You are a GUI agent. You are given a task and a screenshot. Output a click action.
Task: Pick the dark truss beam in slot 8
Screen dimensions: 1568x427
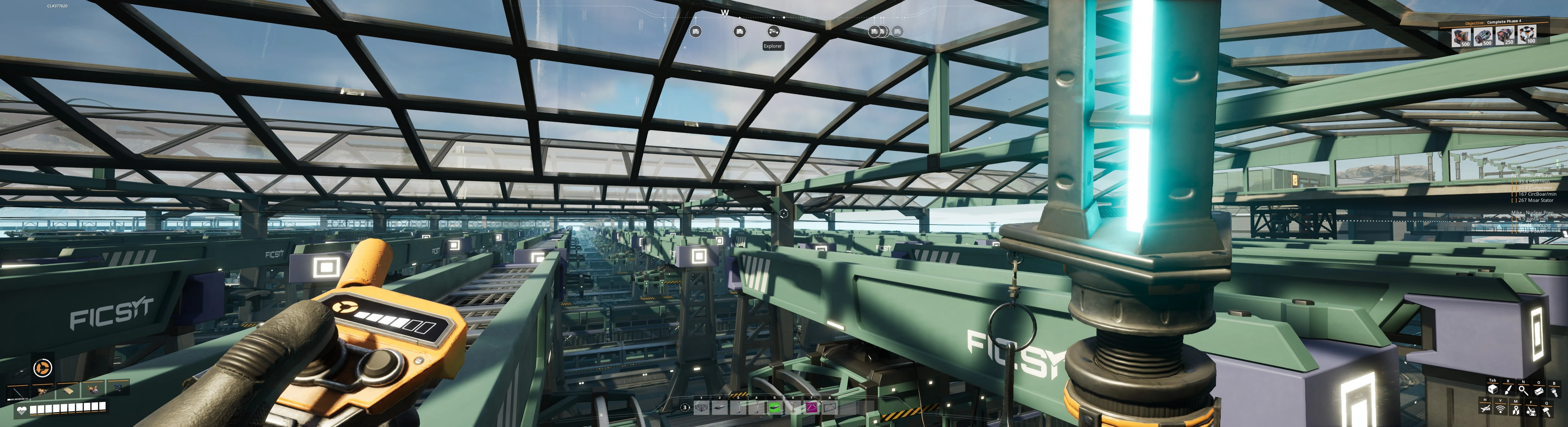(830, 408)
